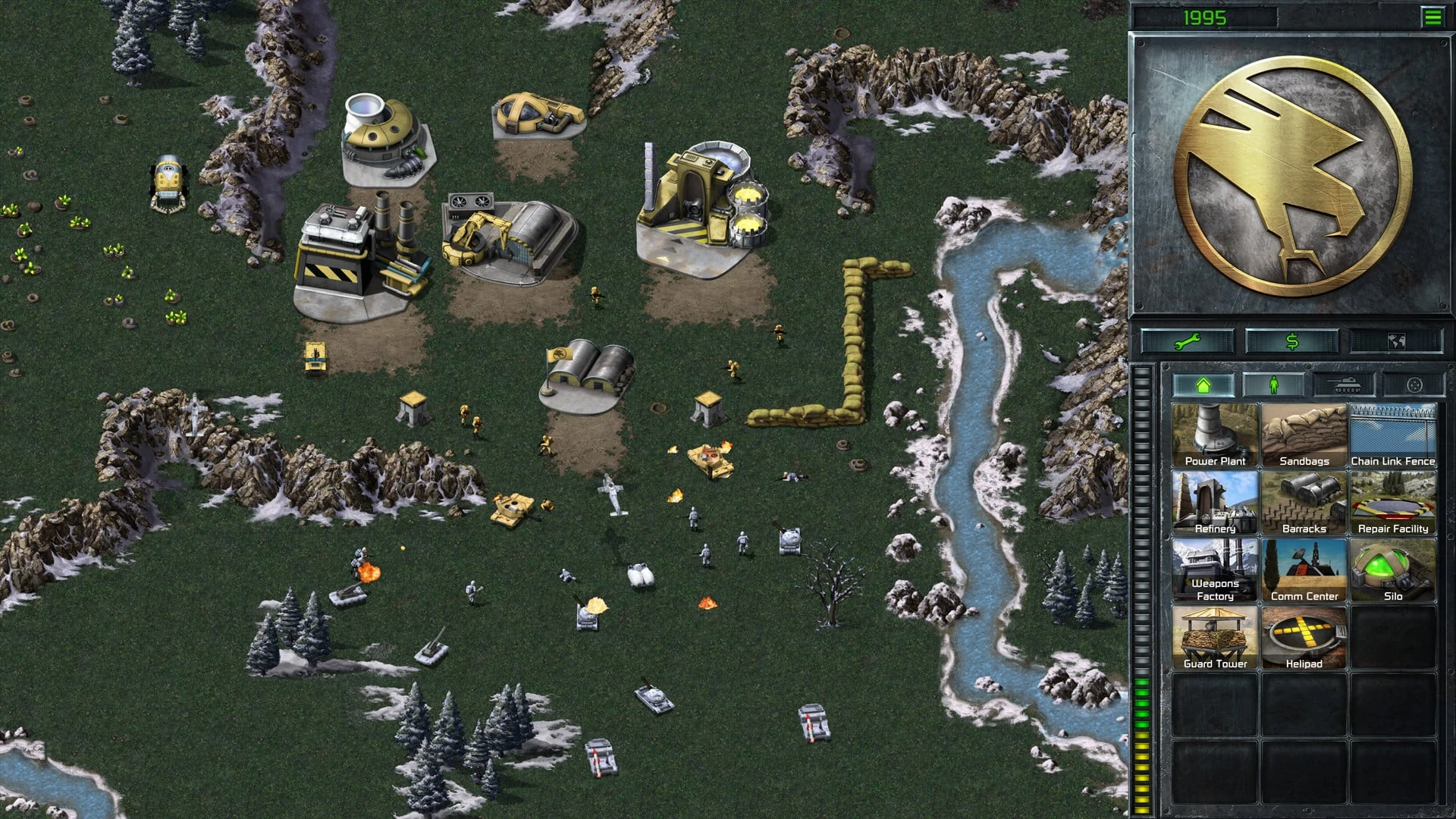Select the Silo build icon
The width and height of the screenshot is (1456, 819).
pos(1394,569)
